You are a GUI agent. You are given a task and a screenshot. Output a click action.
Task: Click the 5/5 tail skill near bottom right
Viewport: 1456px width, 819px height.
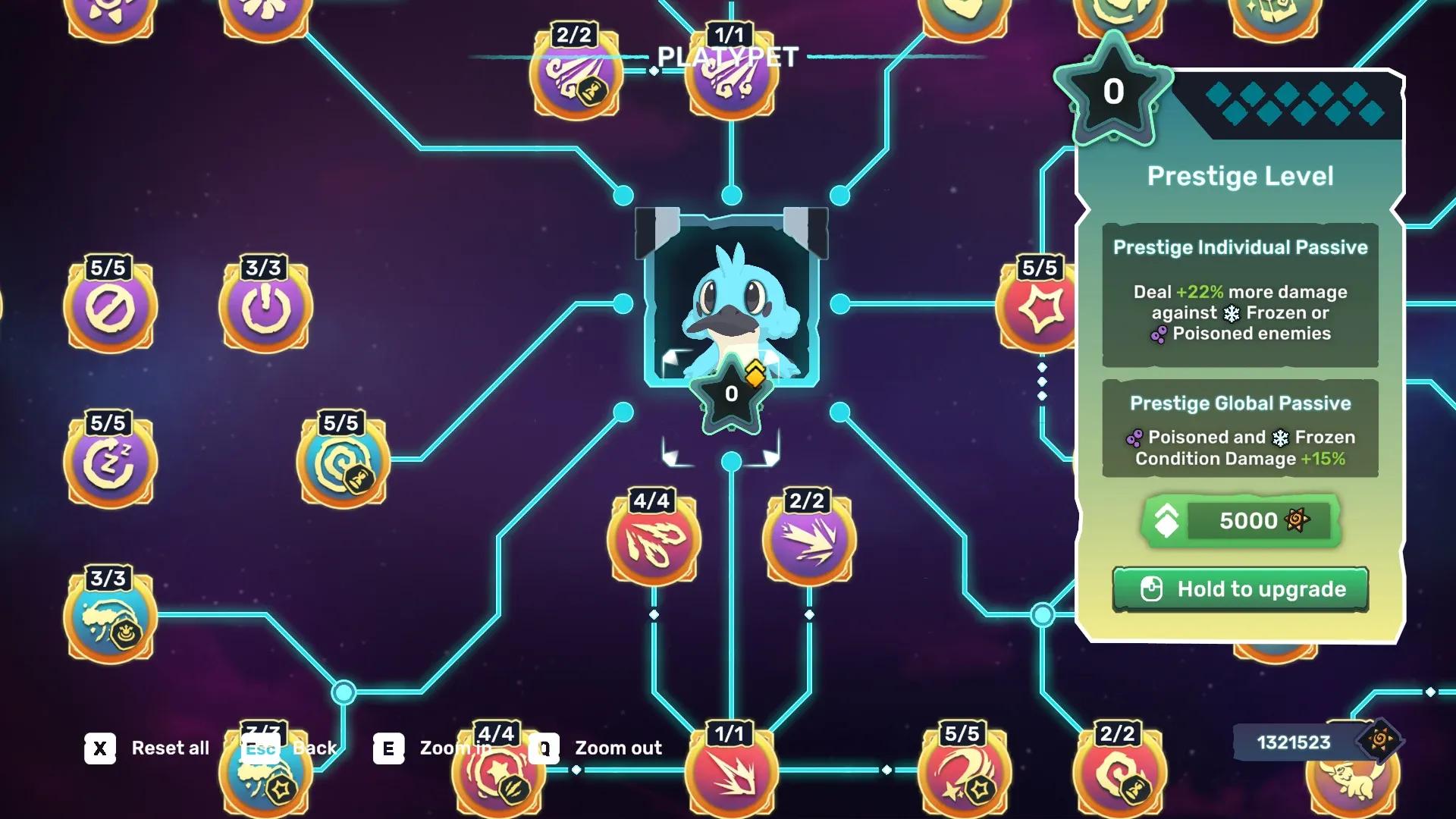(963, 773)
